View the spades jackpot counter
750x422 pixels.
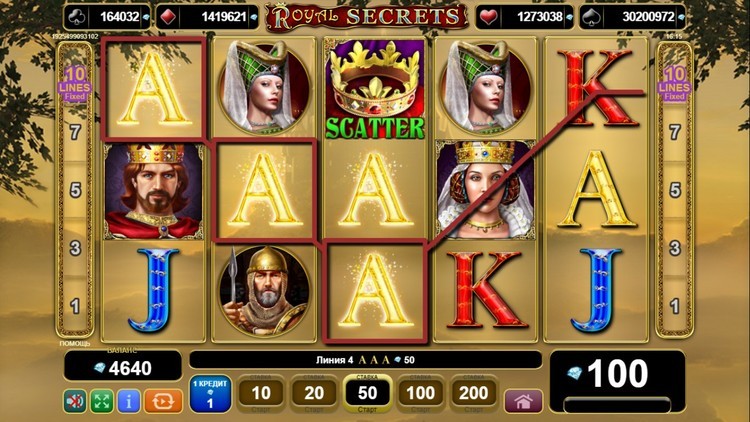[x=639, y=16]
